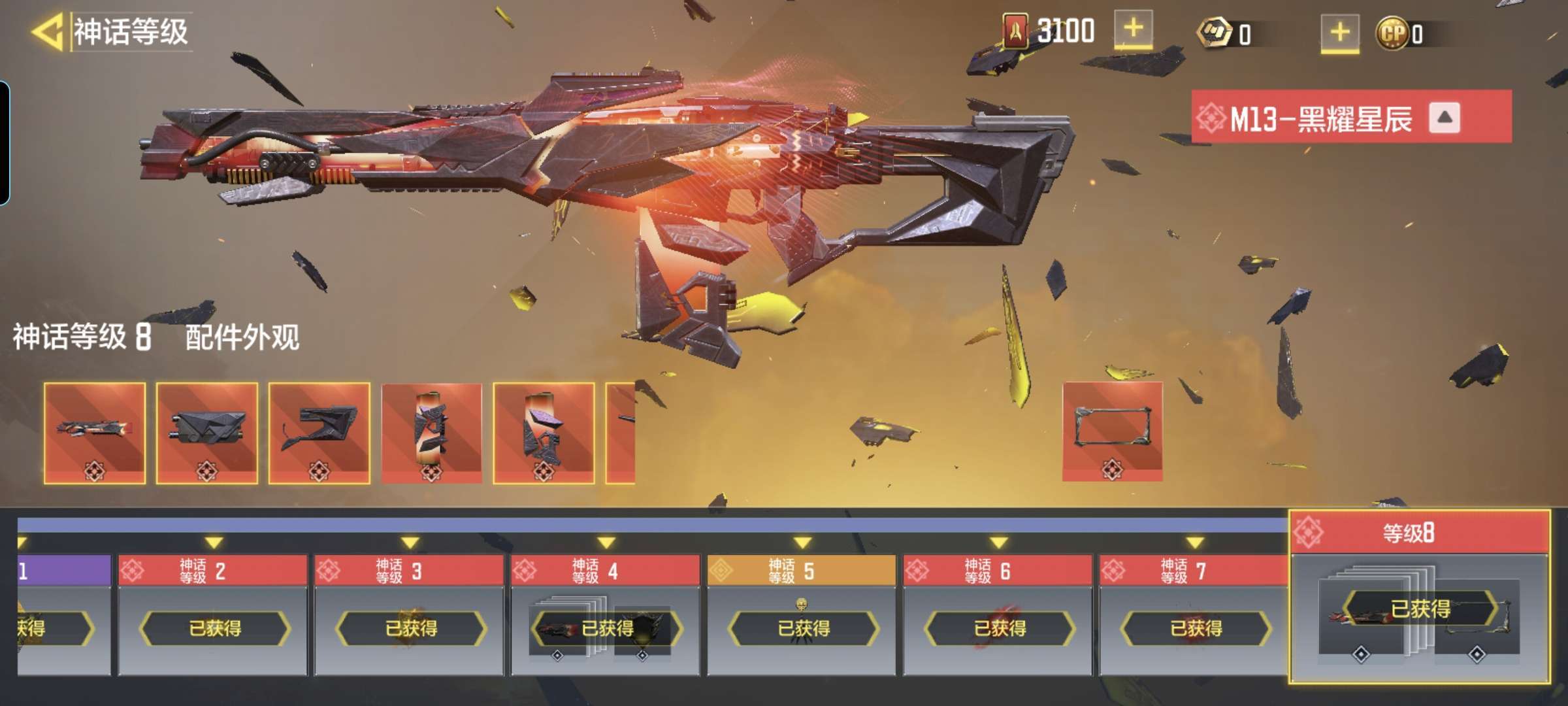Choose the fifth attachment skin thumbnail
The image size is (1568, 706).
[544, 433]
